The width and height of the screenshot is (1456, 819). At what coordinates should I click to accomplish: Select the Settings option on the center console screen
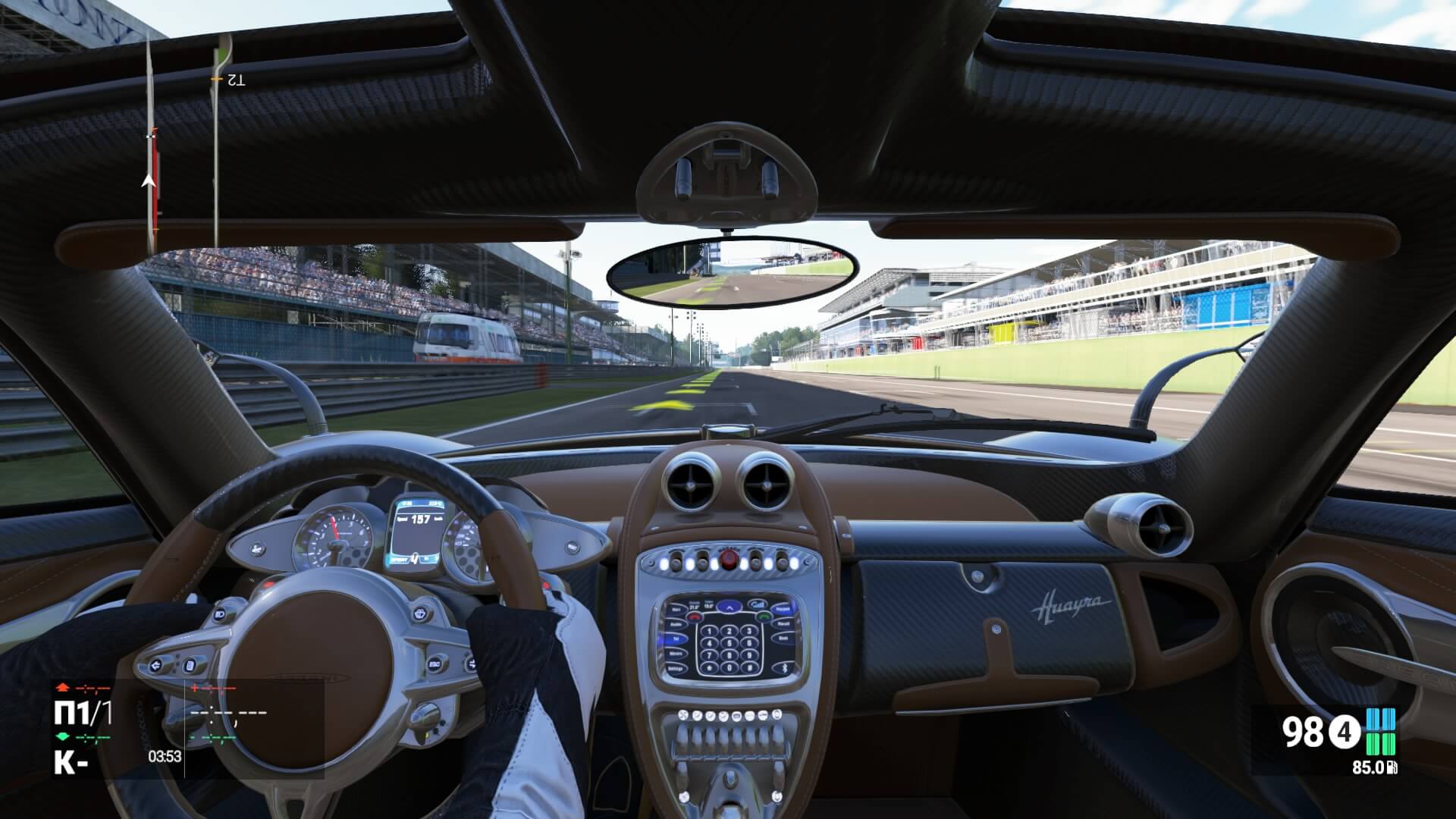coord(676,668)
